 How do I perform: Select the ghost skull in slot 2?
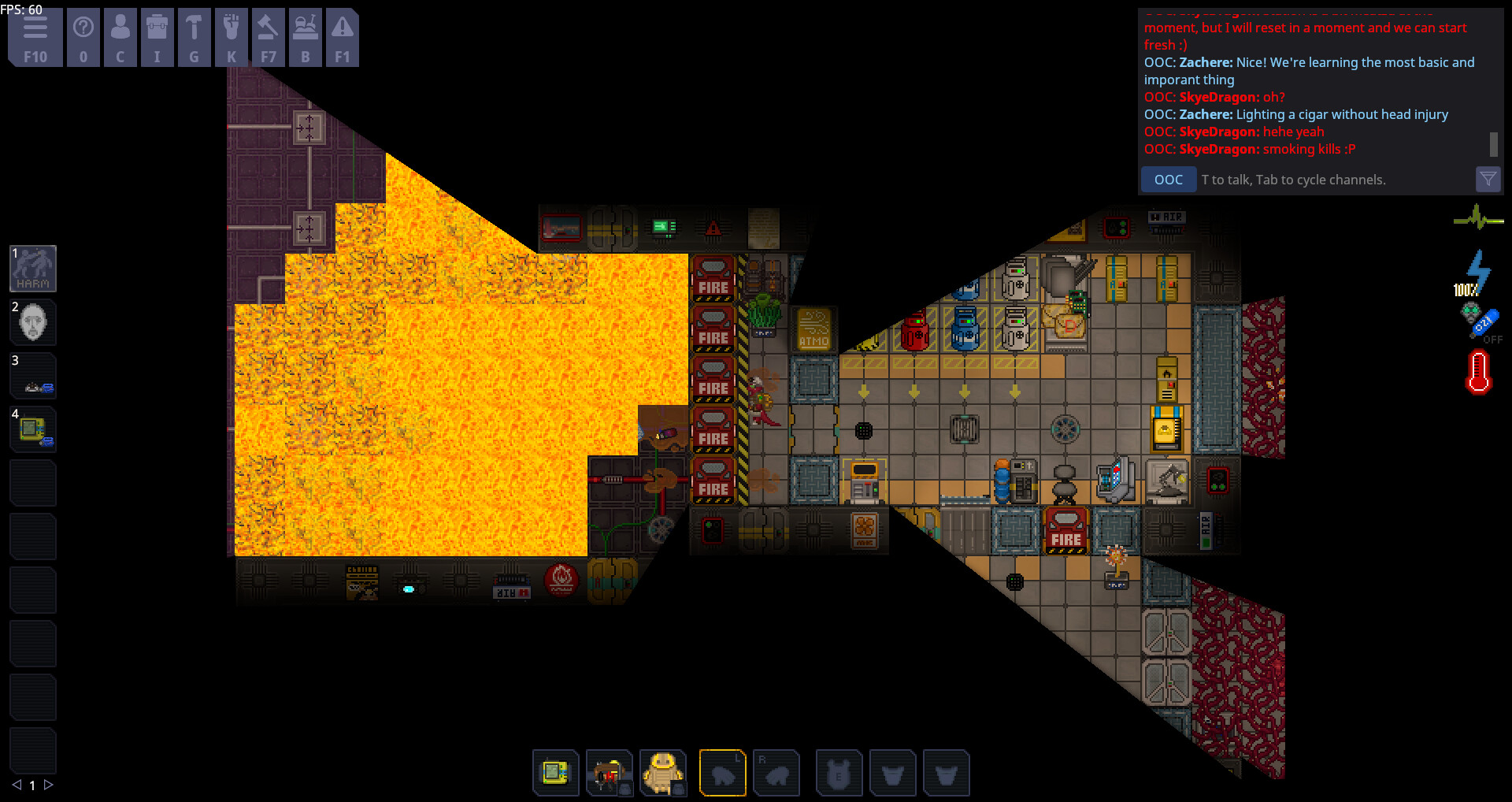(33, 322)
